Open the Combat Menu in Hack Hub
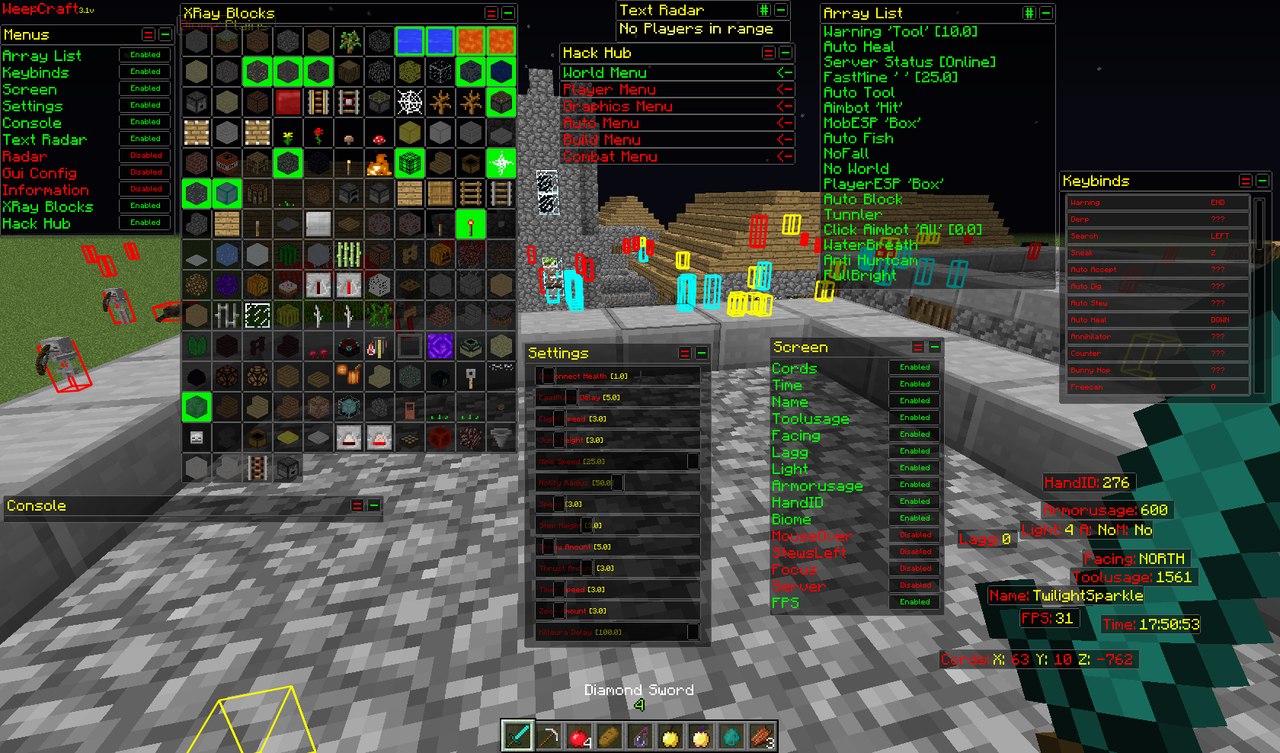This screenshot has height=753, width=1280. click(x=610, y=156)
